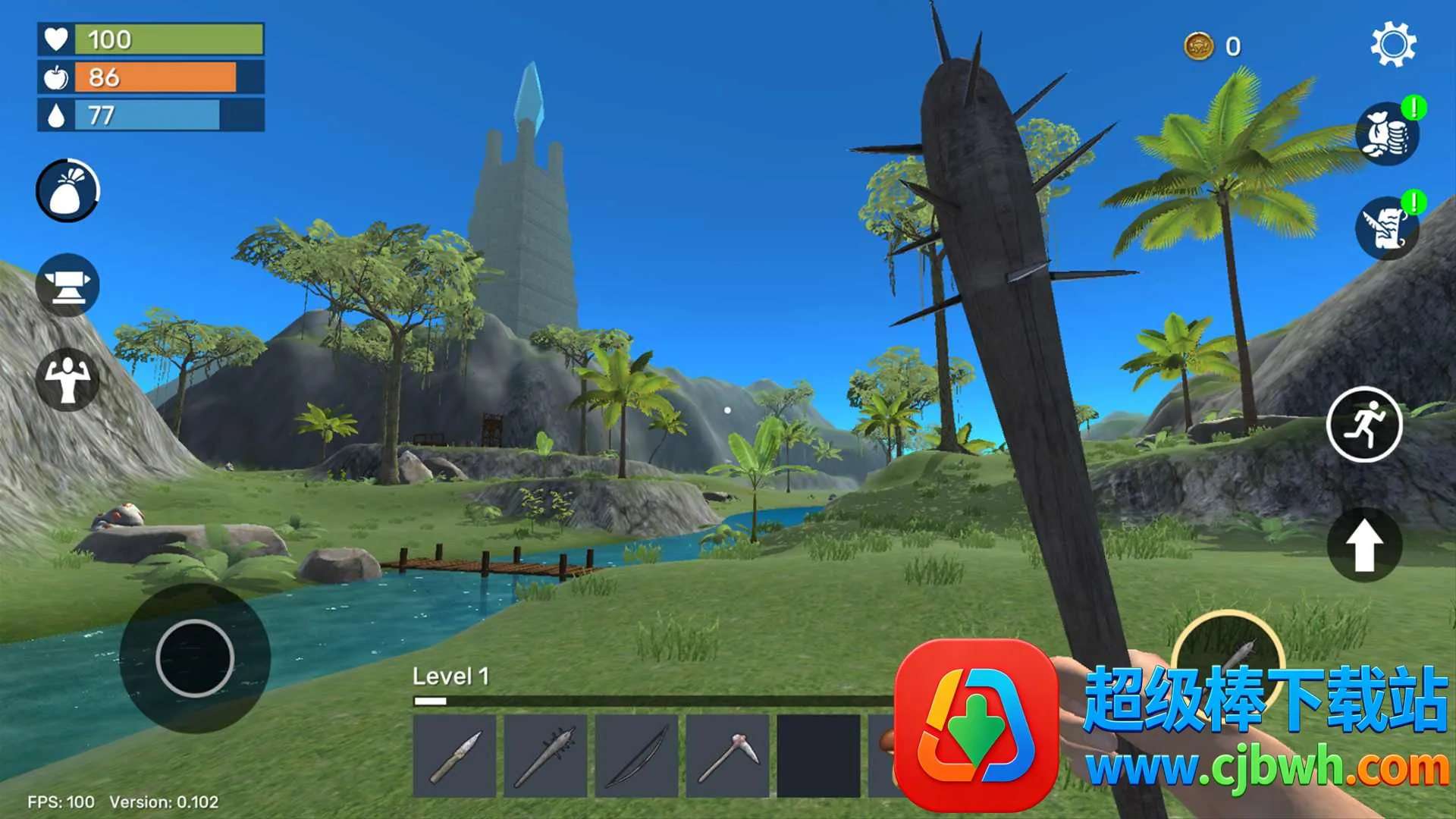Open the money bag and coins shop
Viewport: 1456px width, 819px height.
(x=1387, y=134)
